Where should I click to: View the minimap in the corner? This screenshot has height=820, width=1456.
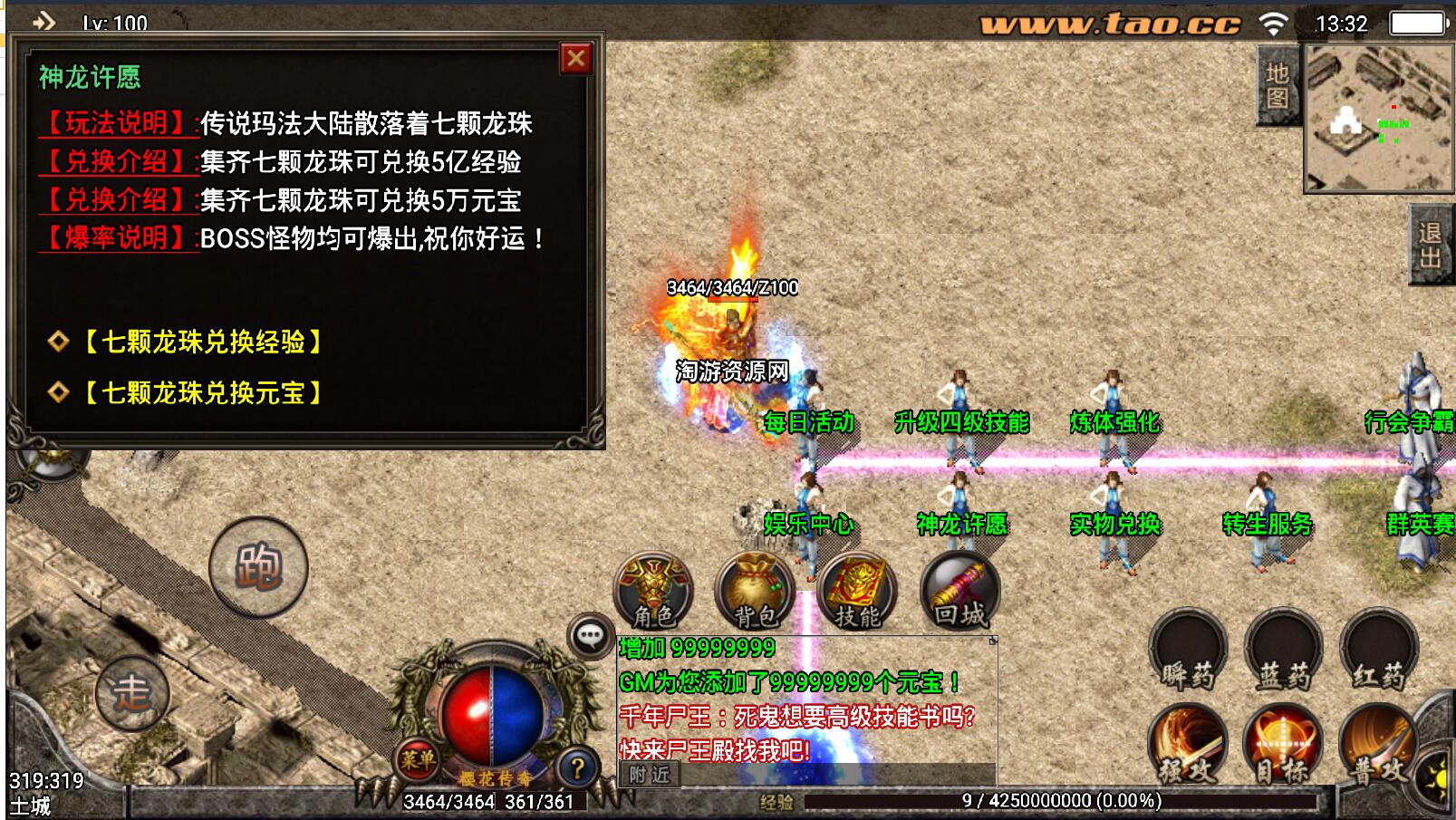(1378, 118)
